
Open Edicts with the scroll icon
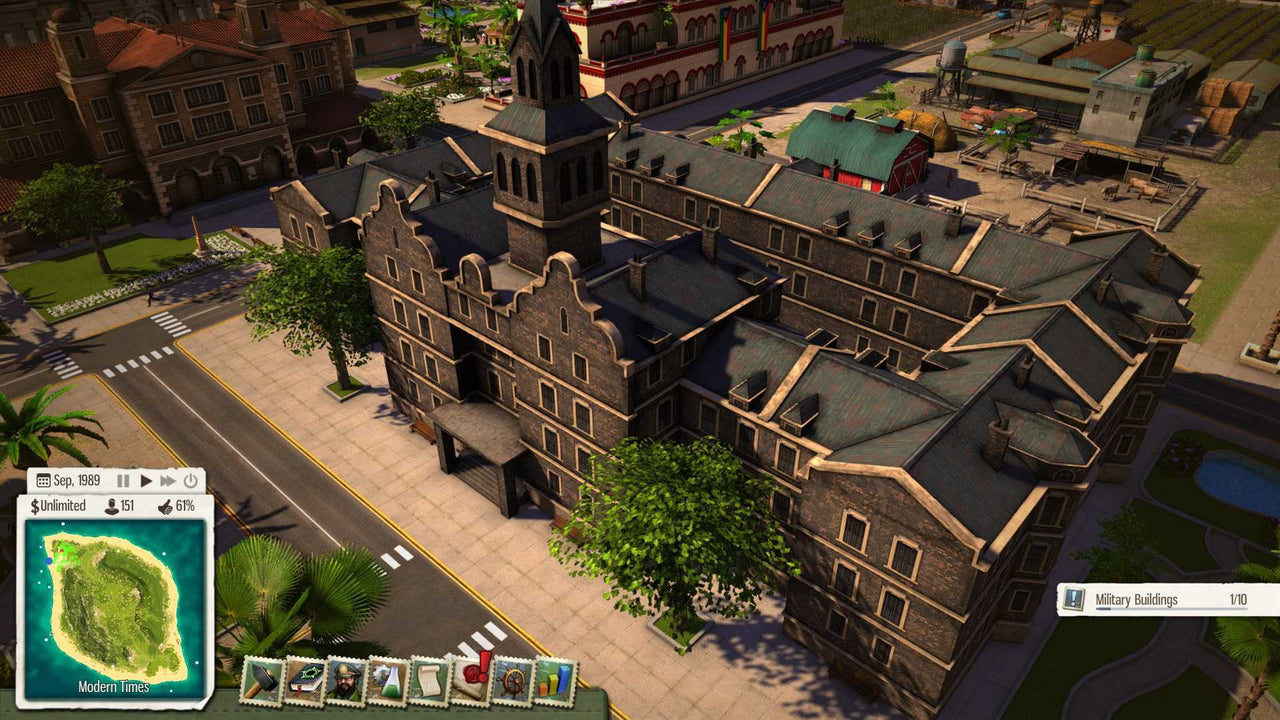428,686
